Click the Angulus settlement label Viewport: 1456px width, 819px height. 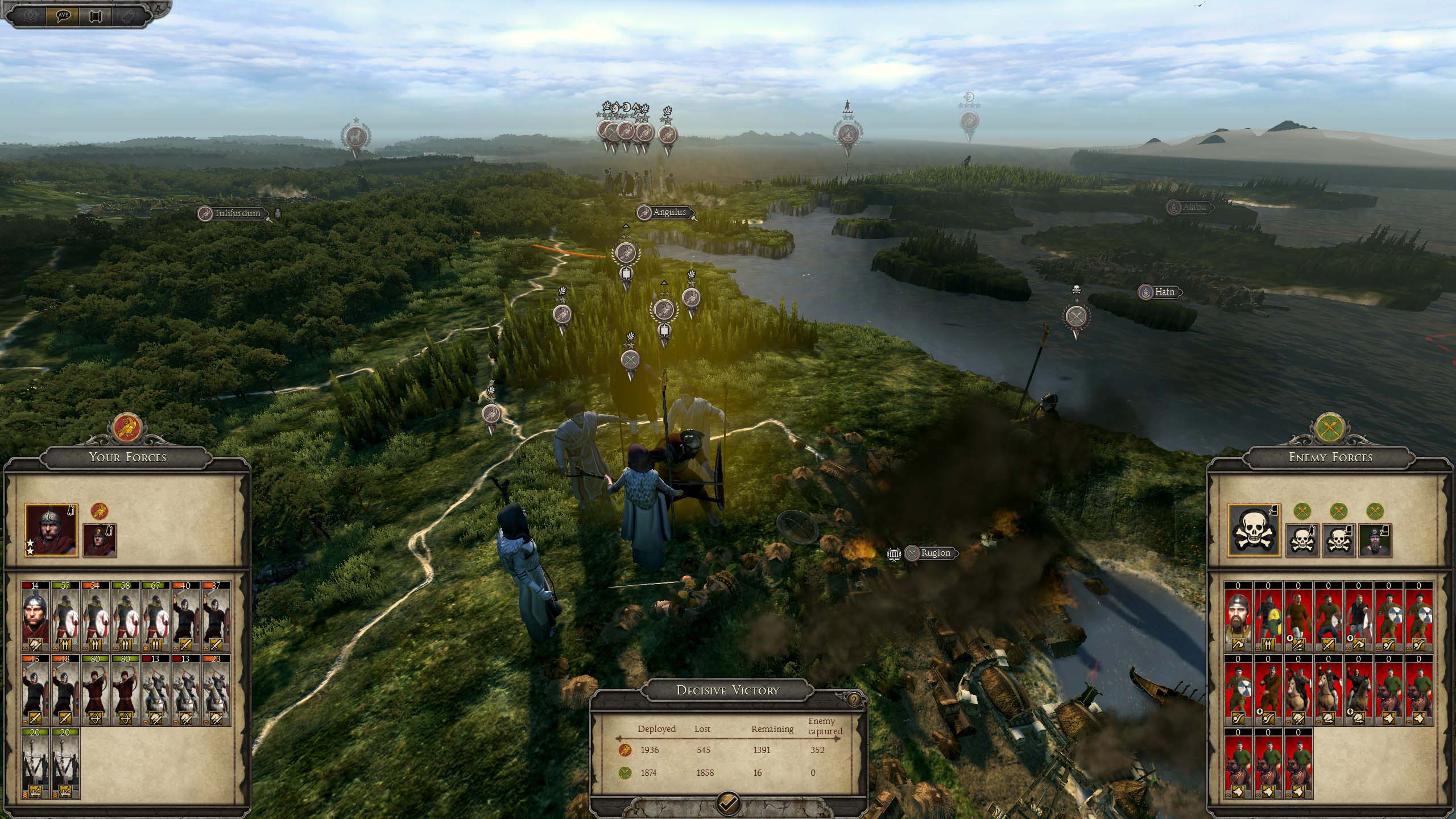[x=669, y=212]
